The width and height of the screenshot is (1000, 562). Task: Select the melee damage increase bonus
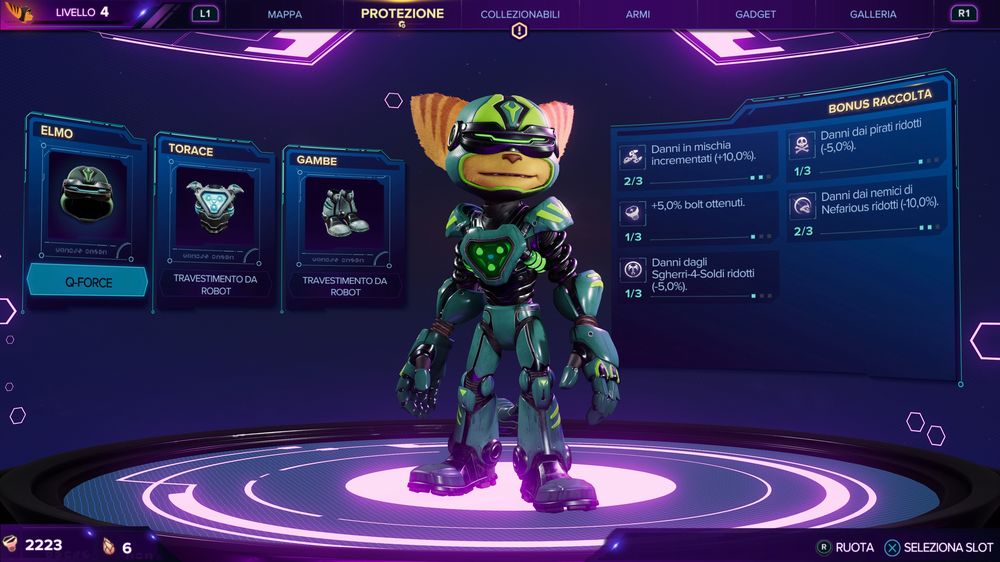[697, 160]
